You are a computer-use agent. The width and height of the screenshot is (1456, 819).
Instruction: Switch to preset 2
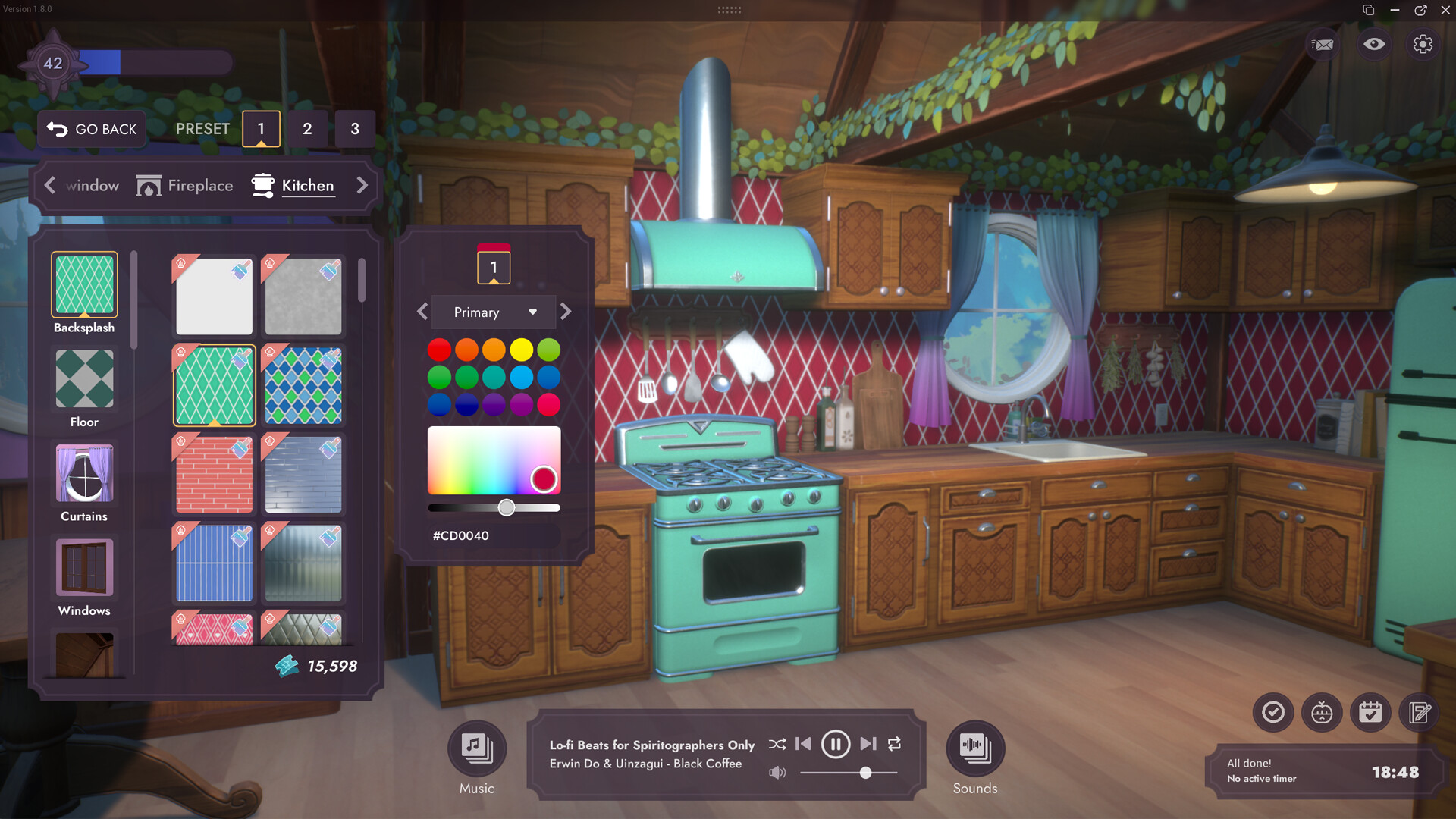coord(307,129)
